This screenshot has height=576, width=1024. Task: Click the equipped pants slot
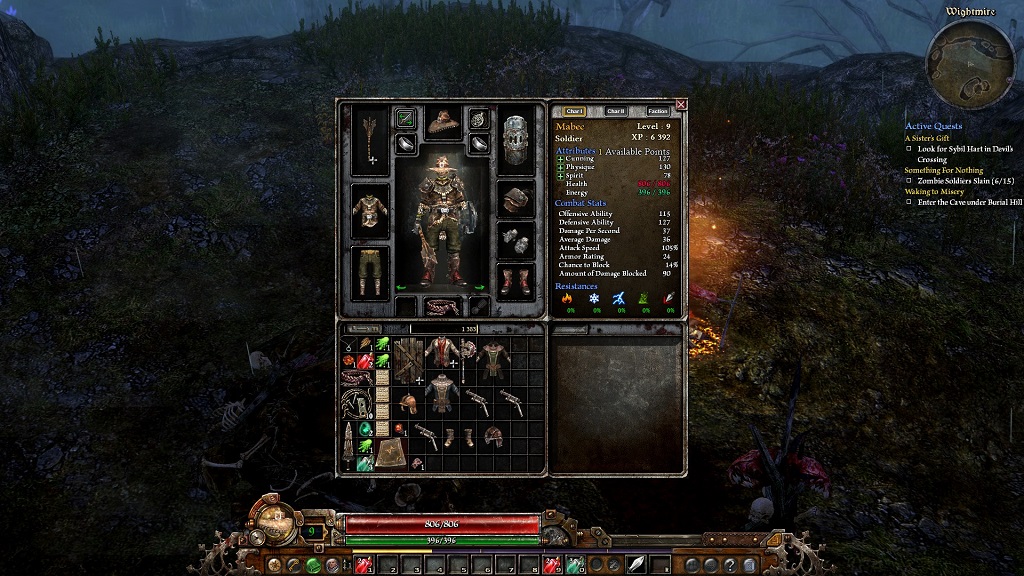point(370,272)
